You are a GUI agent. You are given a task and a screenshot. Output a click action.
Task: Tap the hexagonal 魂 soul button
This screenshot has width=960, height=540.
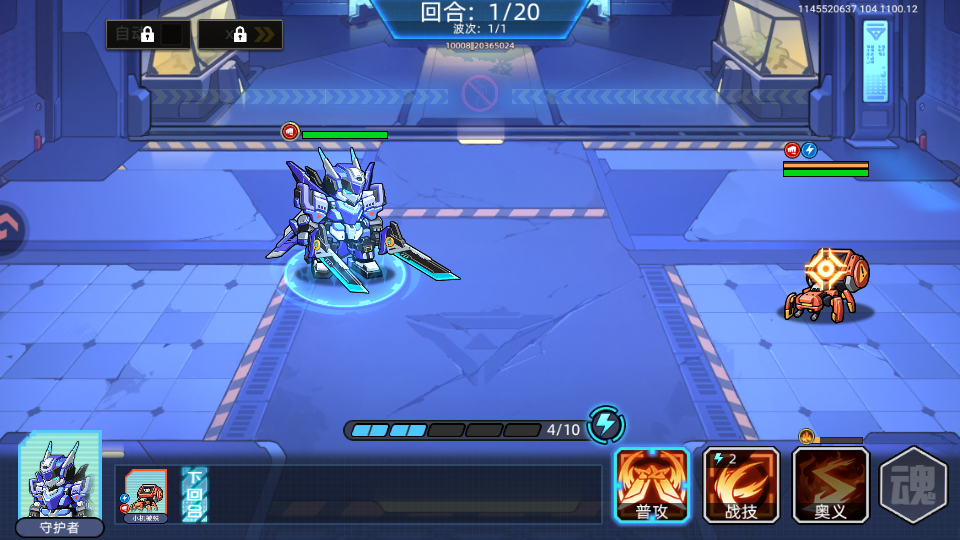[912, 486]
